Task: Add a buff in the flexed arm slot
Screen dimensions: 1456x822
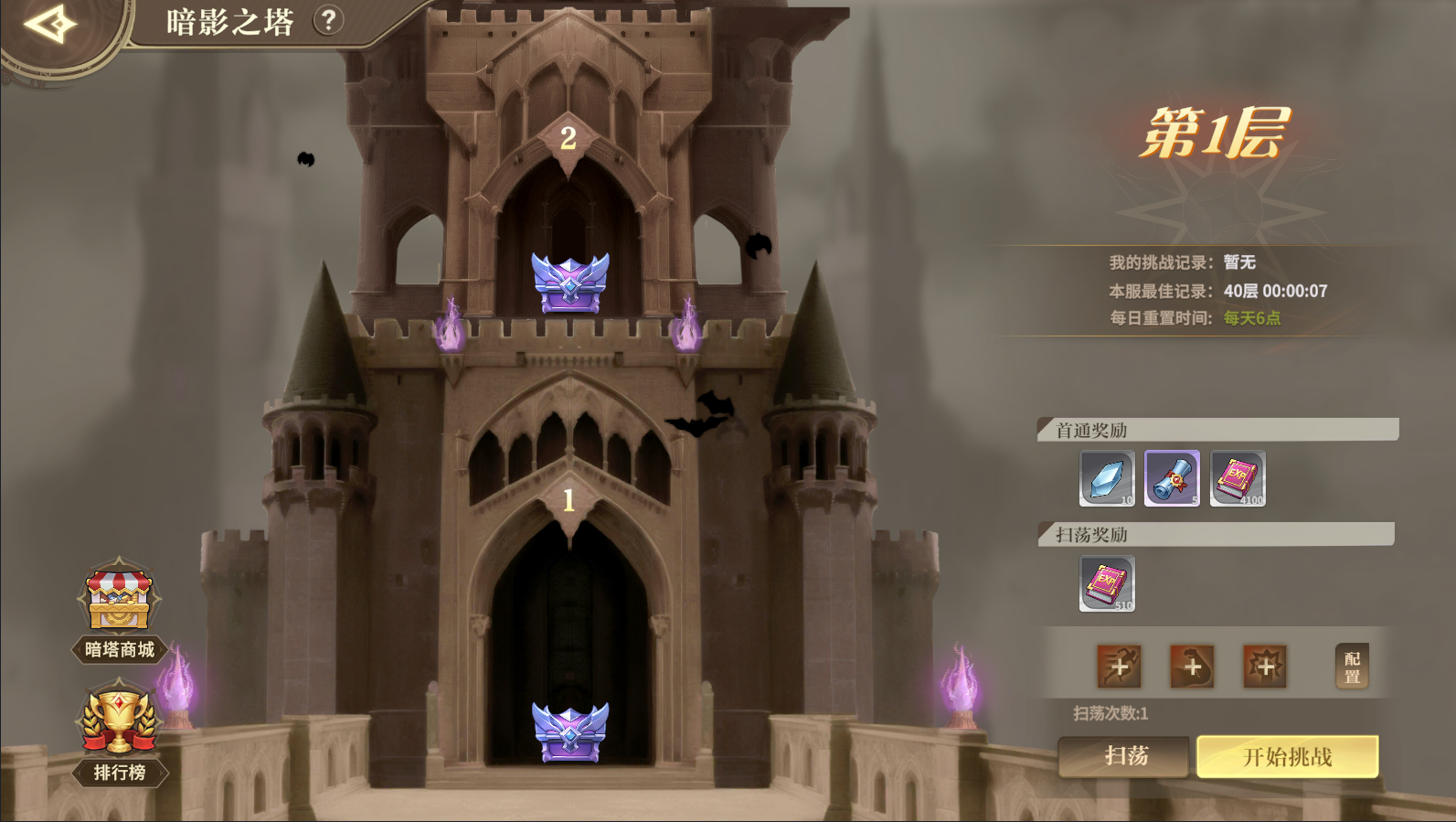Action: pos(1192,667)
